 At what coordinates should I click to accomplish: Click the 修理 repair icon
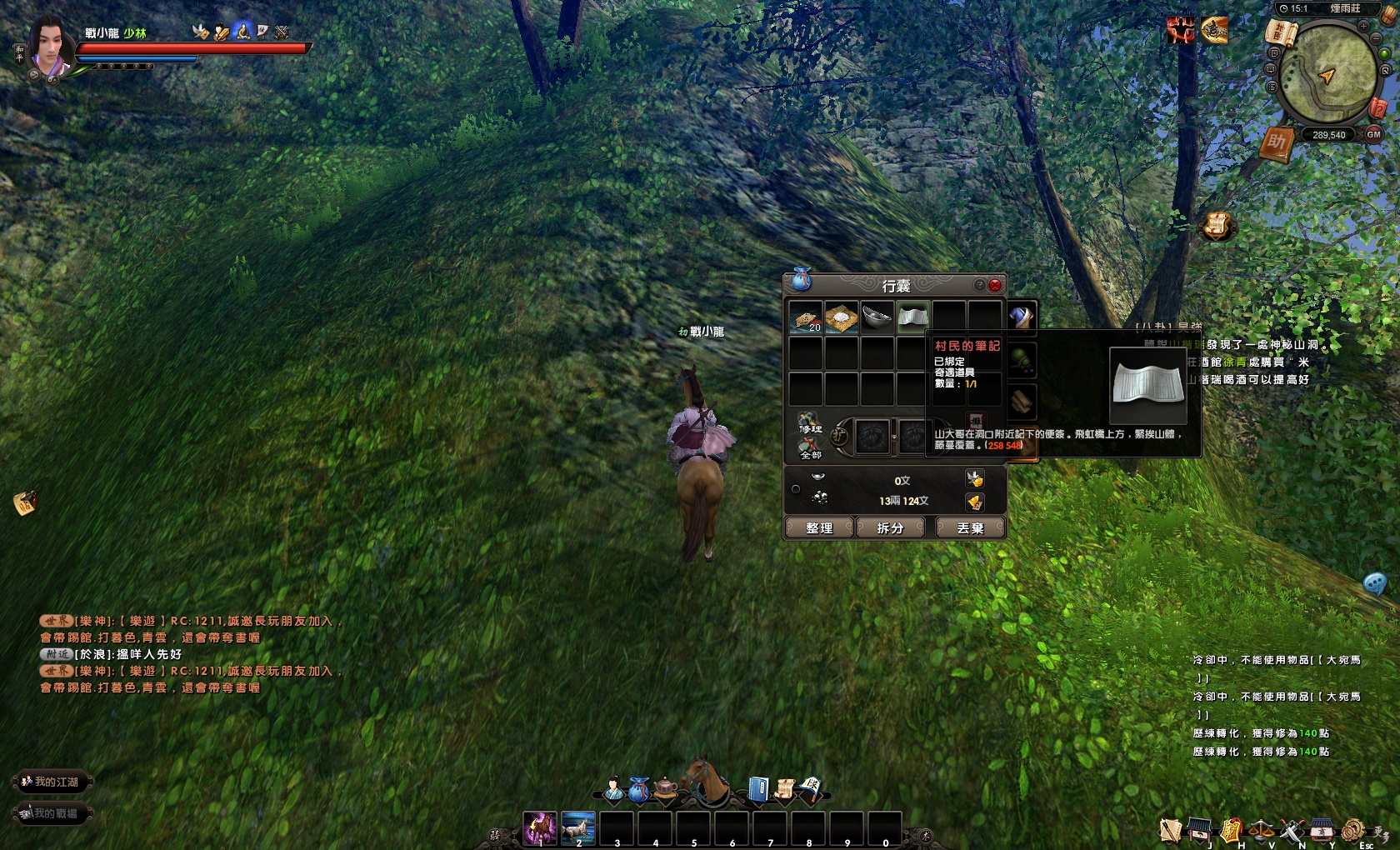point(809,423)
